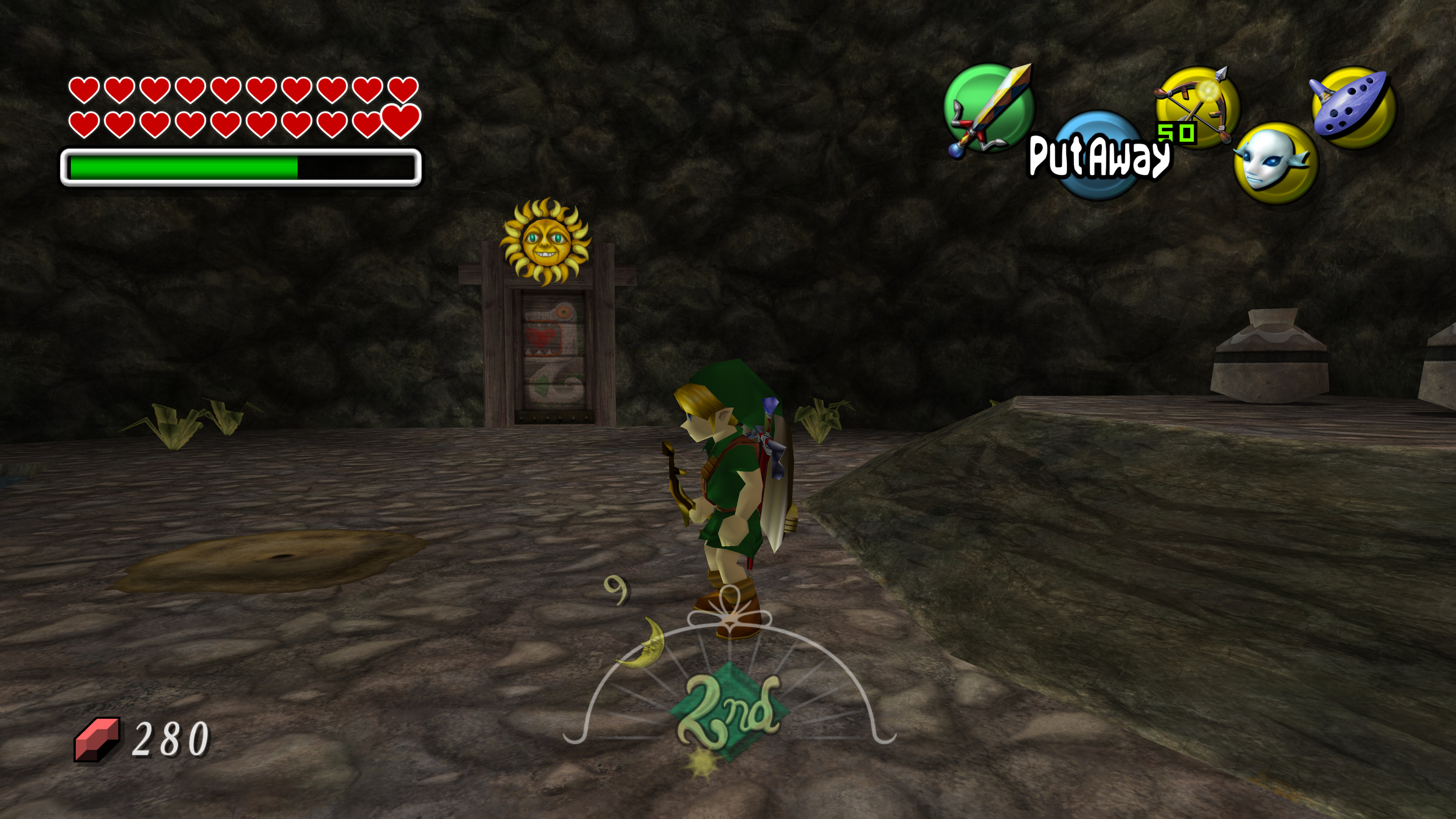Viewport: 1456px width, 819px height.
Task: Select the blue Ocarina of Time icon
Action: [1352, 107]
